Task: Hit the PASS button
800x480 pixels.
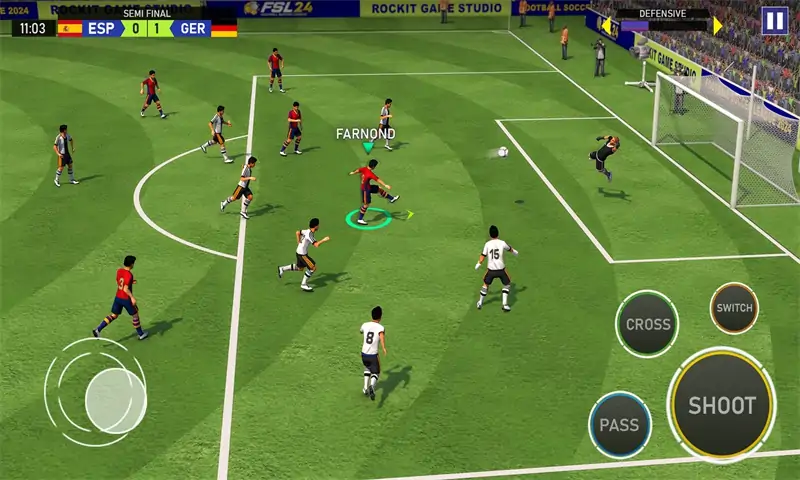Action: point(619,424)
